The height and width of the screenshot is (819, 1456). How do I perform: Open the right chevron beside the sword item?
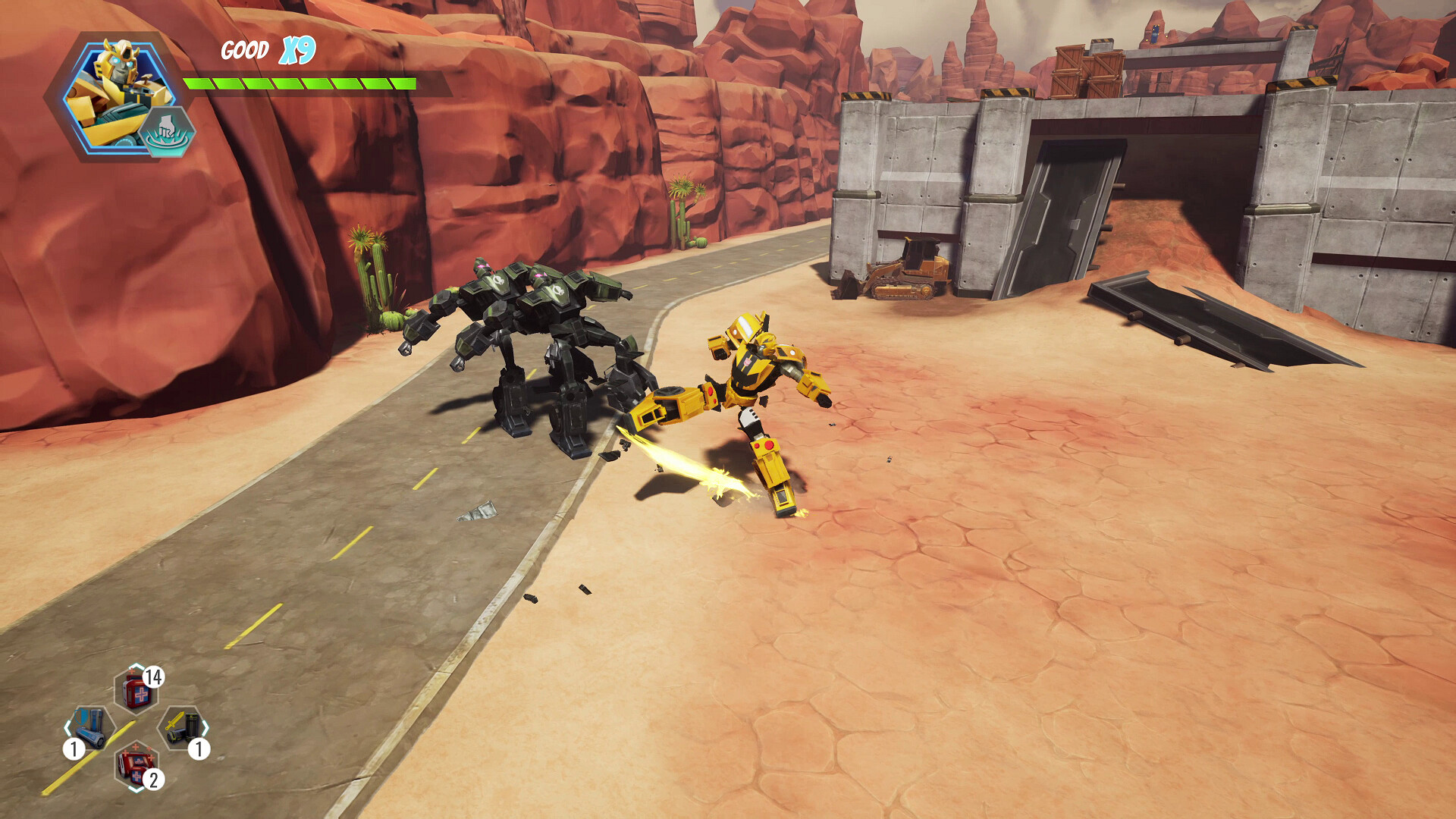pos(206,726)
